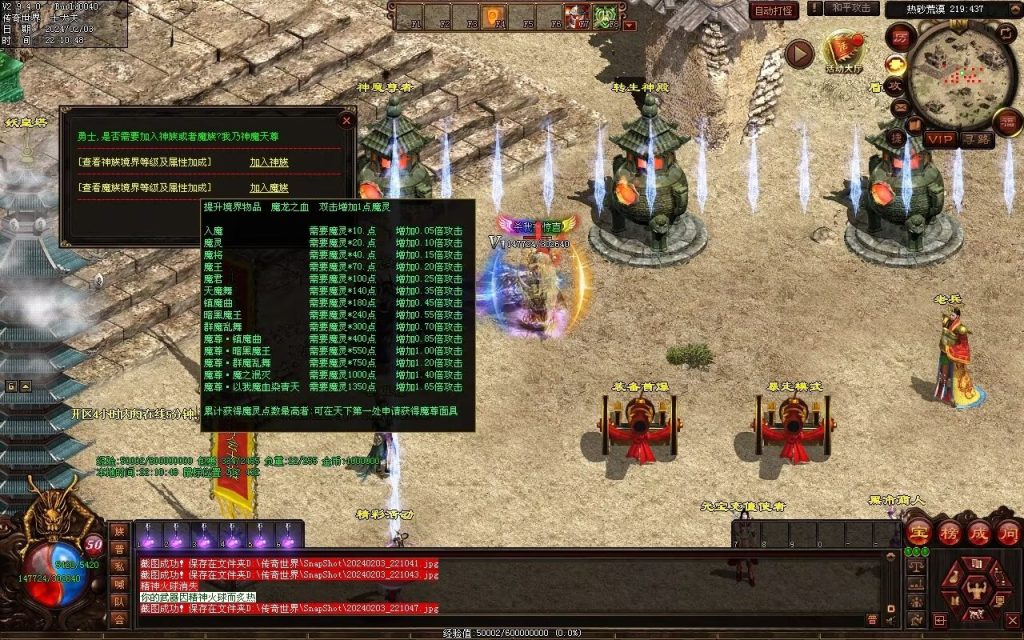Choose the 加入魔族 dialogue option

click(x=269, y=187)
